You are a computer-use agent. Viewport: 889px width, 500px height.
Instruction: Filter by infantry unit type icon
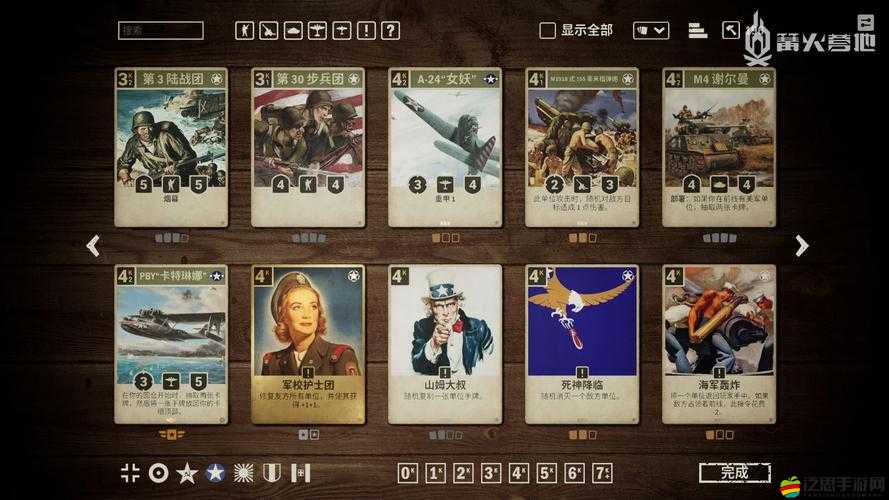pyautogui.click(x=245, y=31)
